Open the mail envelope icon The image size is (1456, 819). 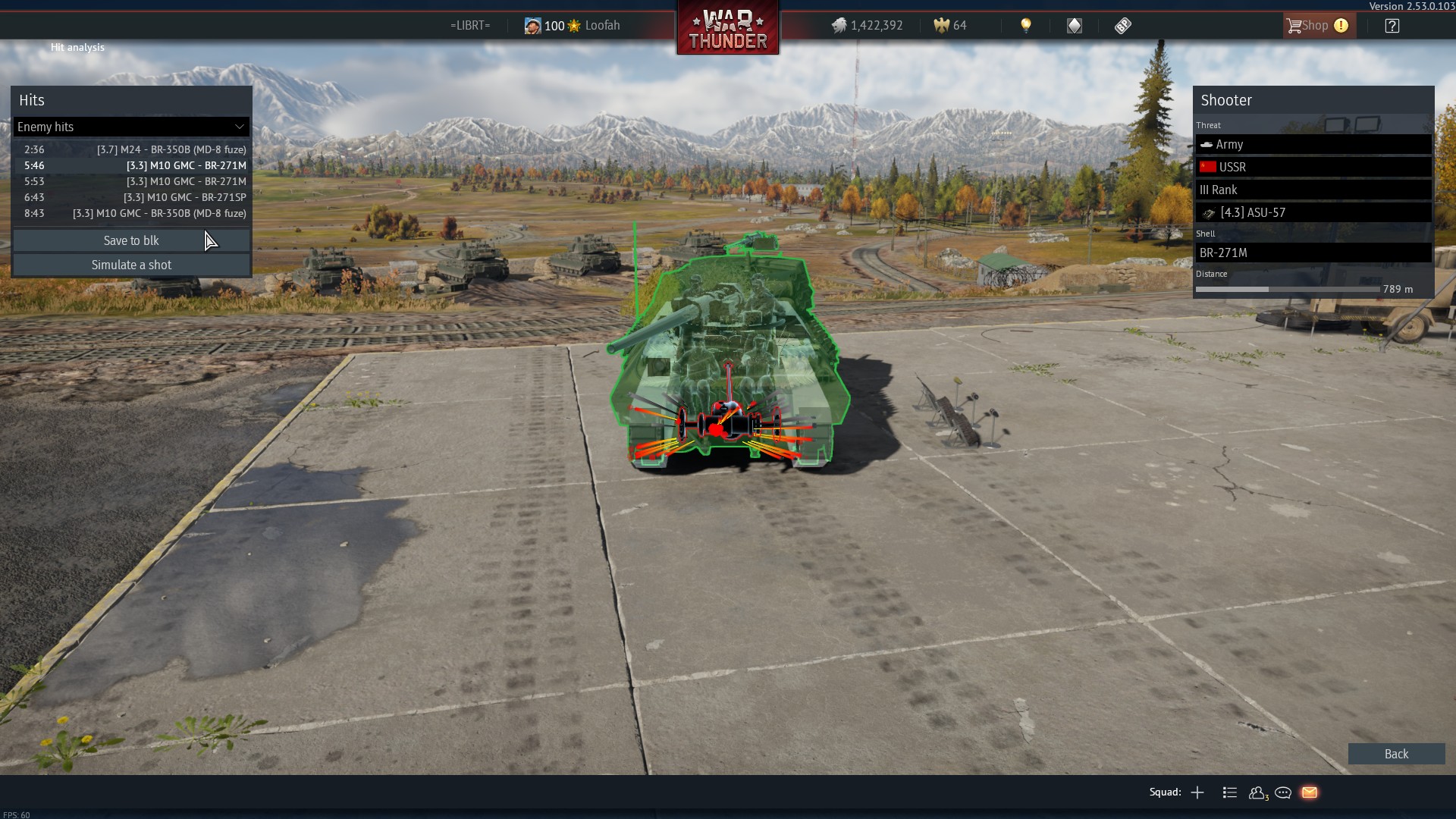pos(1310,792)
